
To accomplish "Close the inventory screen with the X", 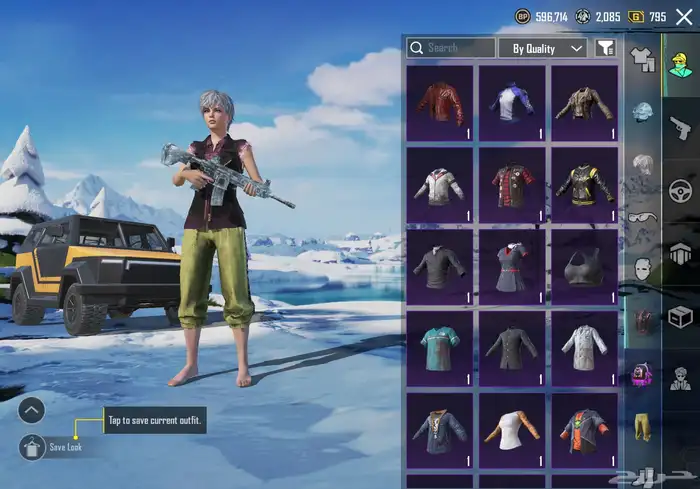I will pos(684,17).
